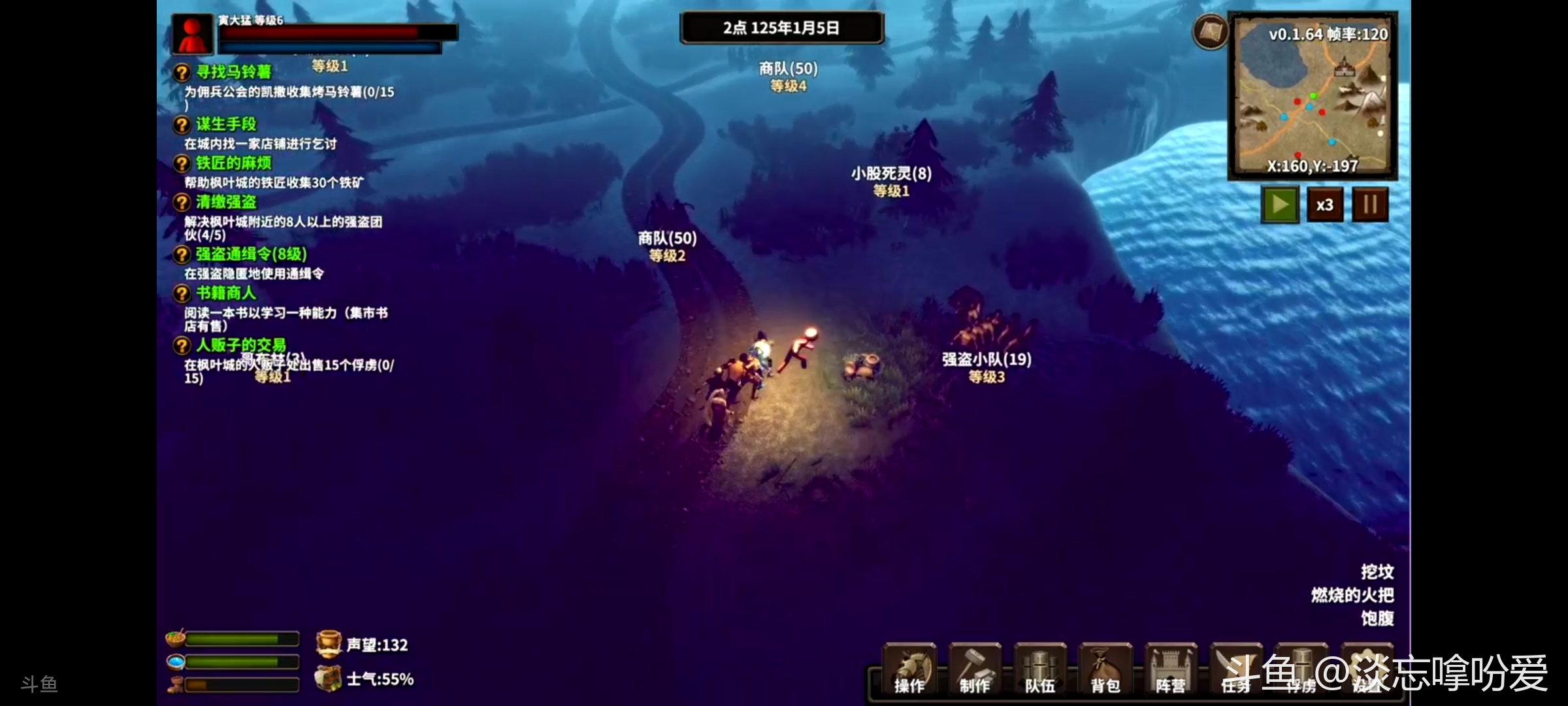Set game speed to x3
The image size is (1568, 706).
tap(1325, 205)
